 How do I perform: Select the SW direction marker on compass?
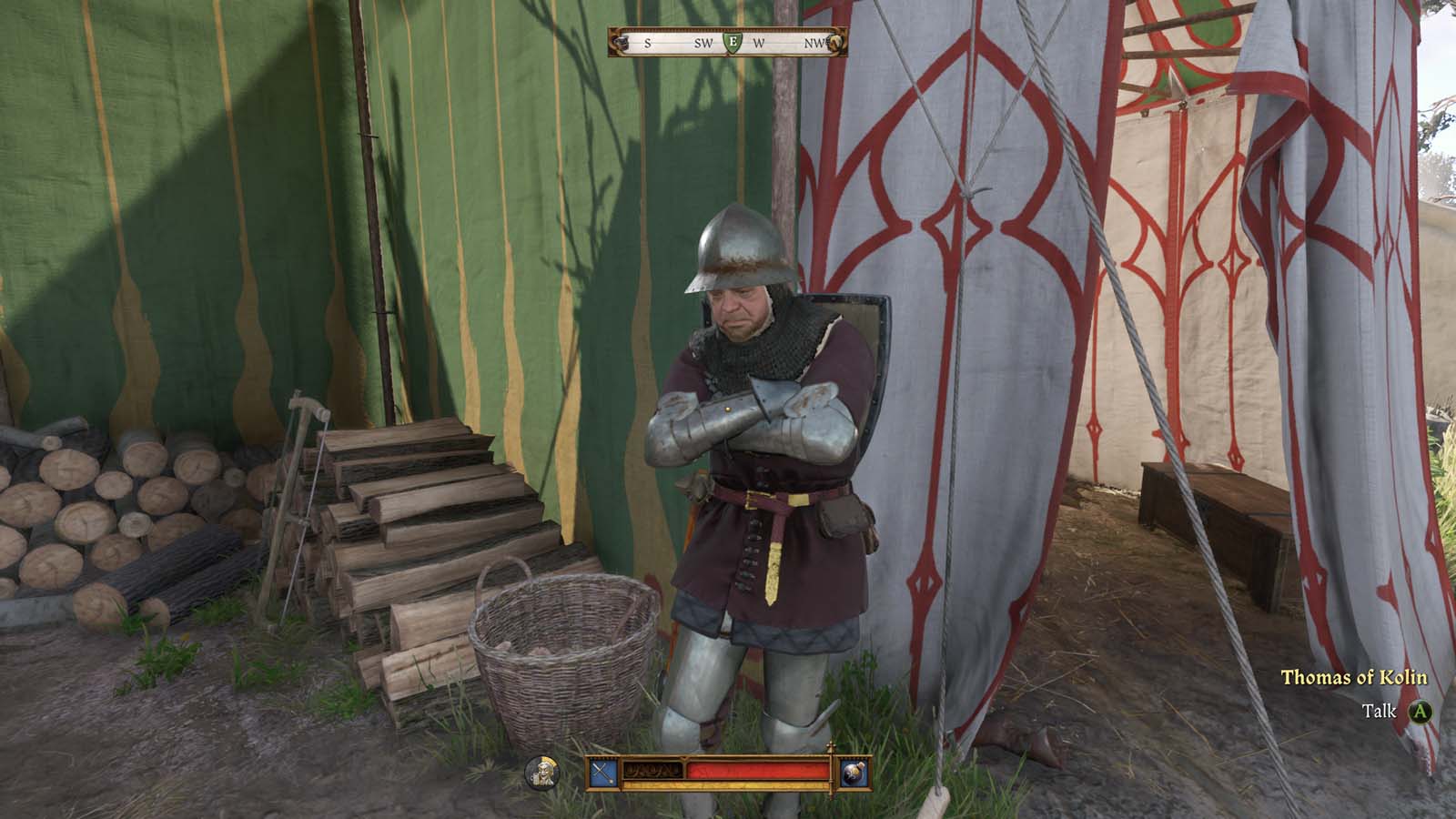703,43
